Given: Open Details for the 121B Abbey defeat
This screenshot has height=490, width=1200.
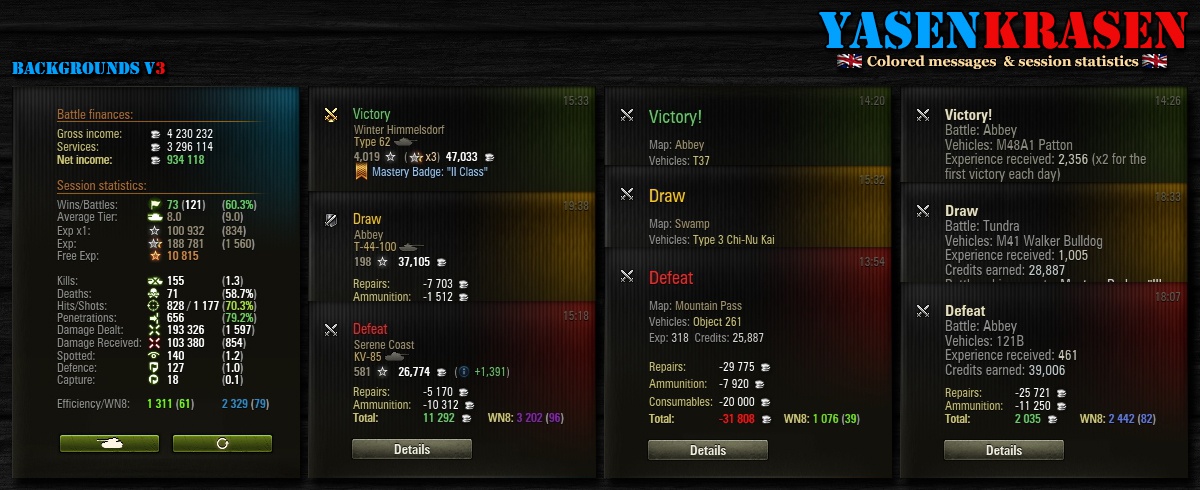Looking at the screenshot, I should coord(1003,450).
